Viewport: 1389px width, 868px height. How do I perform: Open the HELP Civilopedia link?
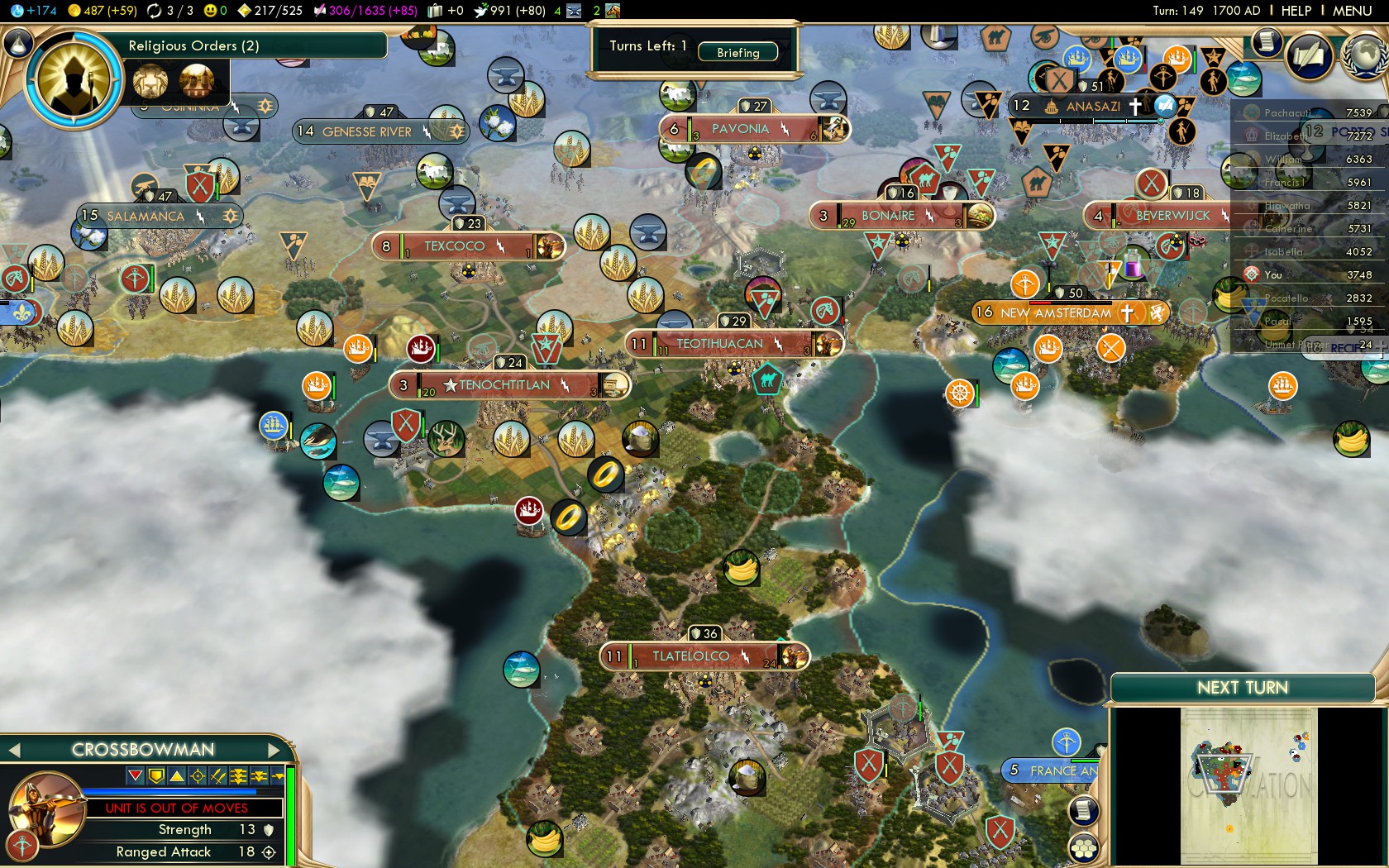point(1296,11)
